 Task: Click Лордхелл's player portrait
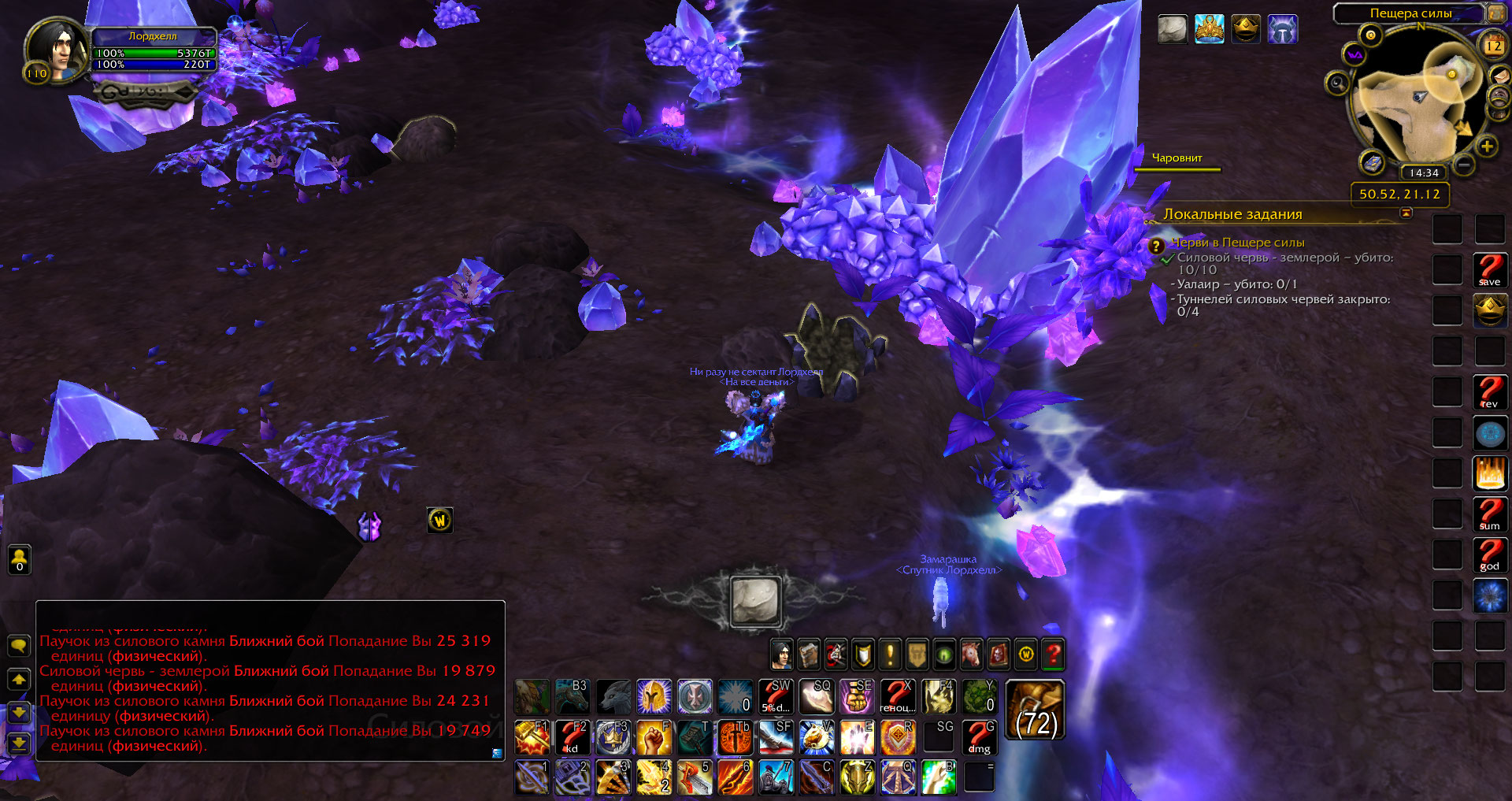click(x=57, y=50)
